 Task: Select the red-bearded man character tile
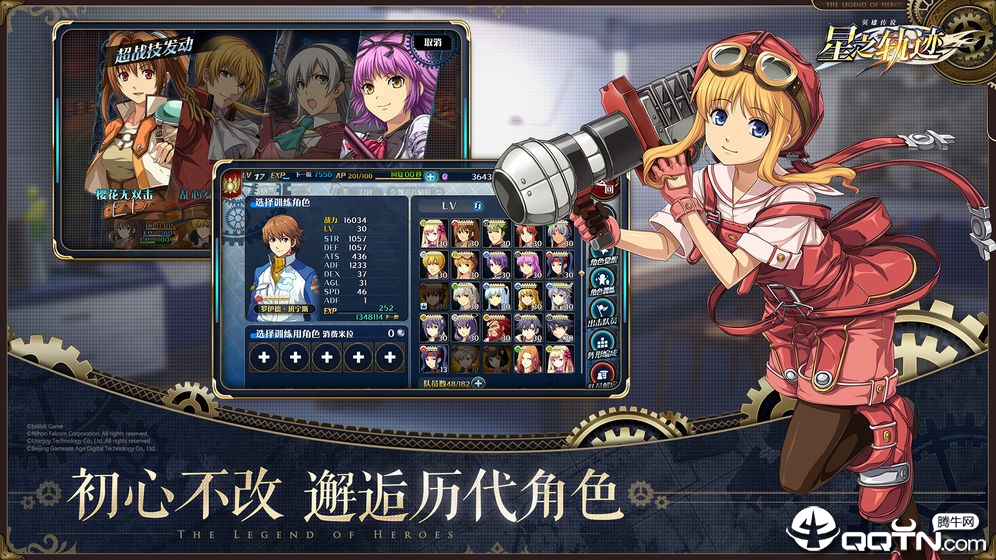[x=496, y=329]
